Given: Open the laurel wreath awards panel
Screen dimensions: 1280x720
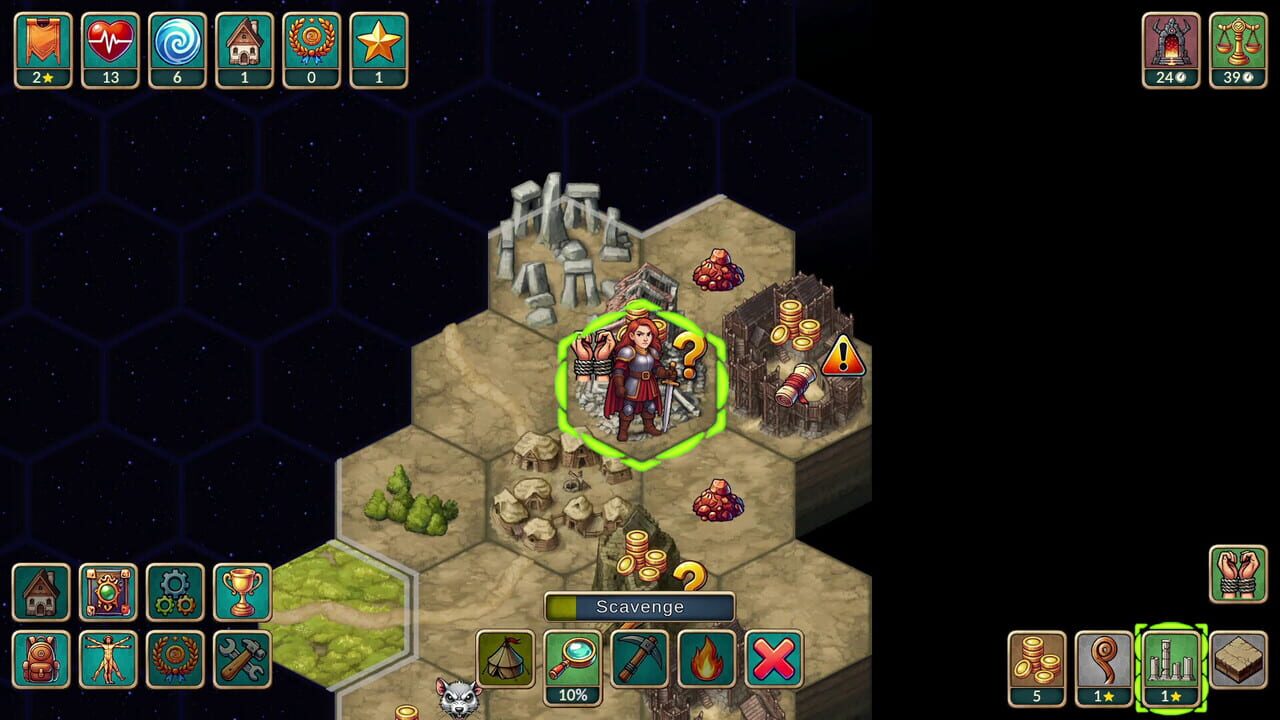Looking at the screenshot, I should (x=174, y=660).
